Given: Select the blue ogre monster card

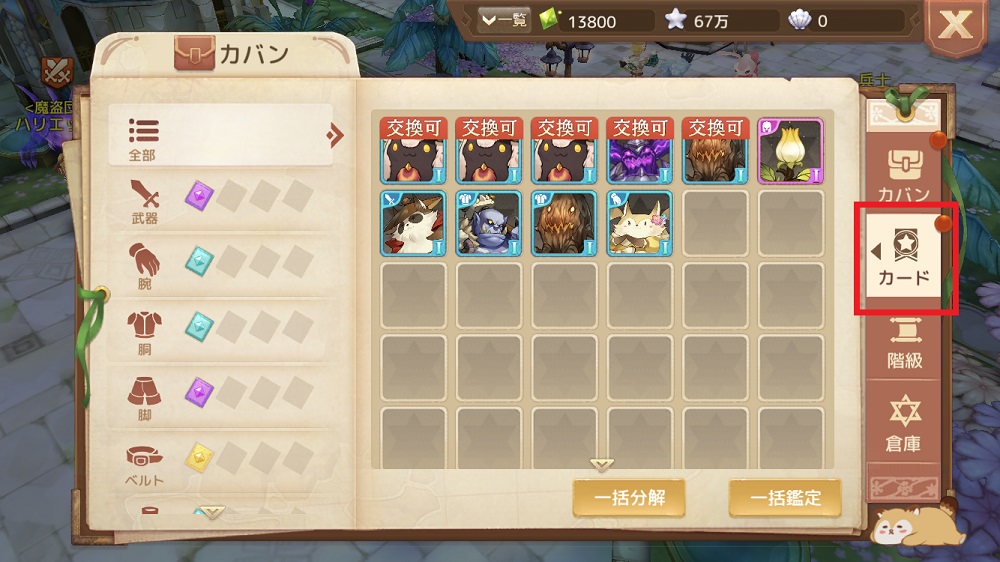Looking at the screenshot, I should coord(488,223).
